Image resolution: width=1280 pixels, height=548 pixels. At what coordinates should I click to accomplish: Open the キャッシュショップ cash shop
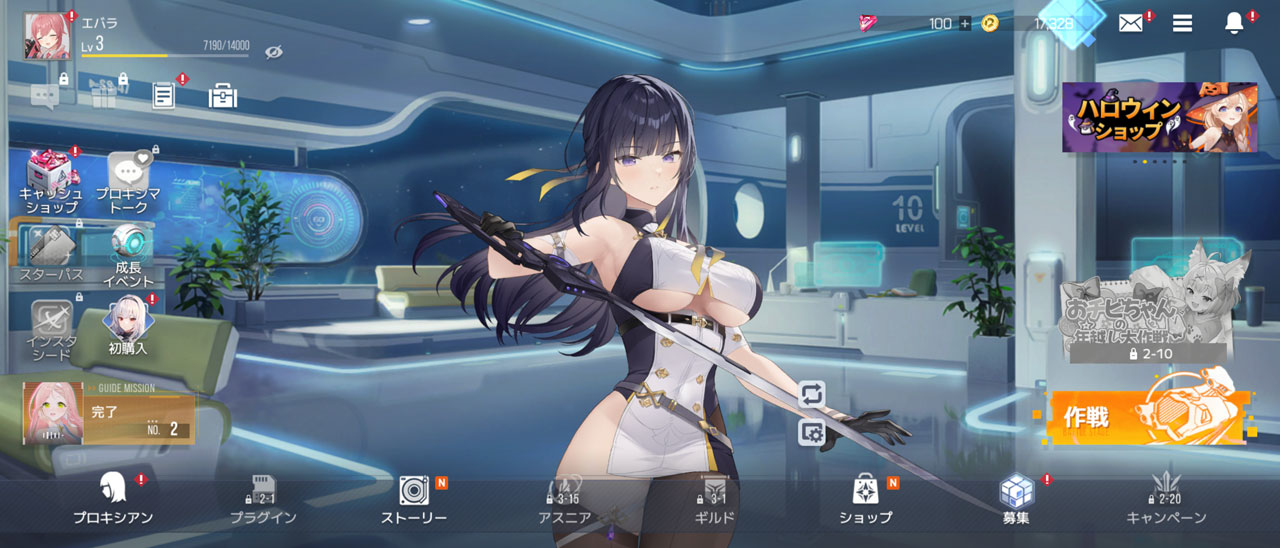[x=50, y=183]
